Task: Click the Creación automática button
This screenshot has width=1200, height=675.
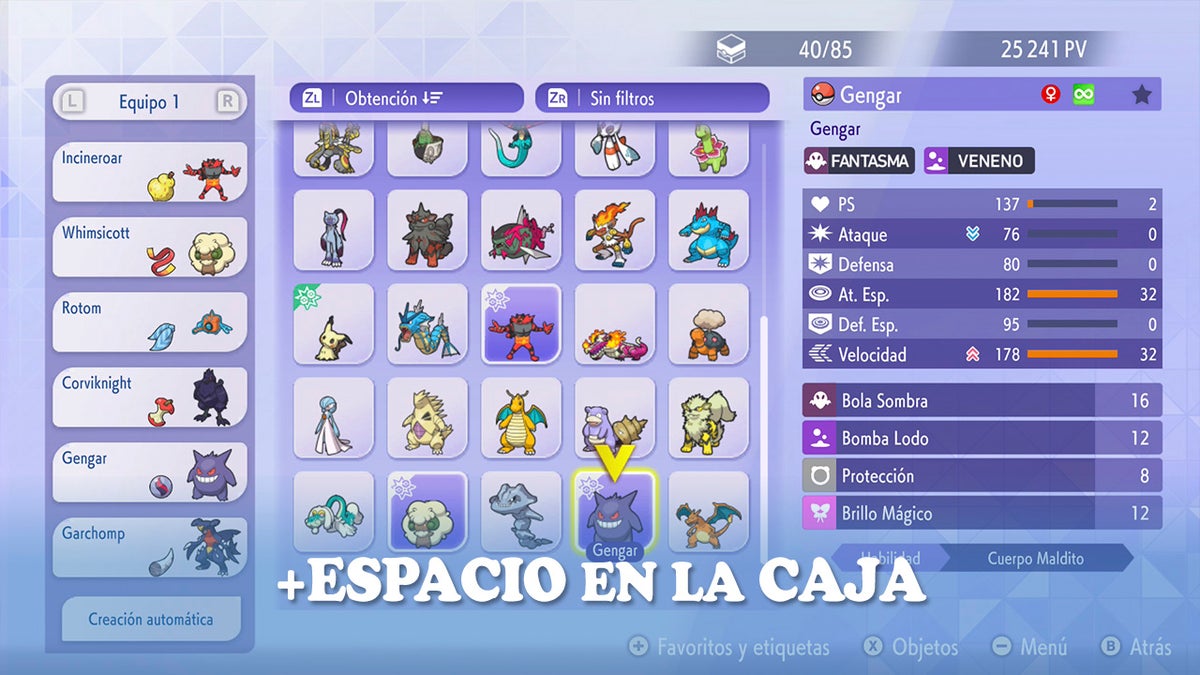Action: [x=151, y=619]
